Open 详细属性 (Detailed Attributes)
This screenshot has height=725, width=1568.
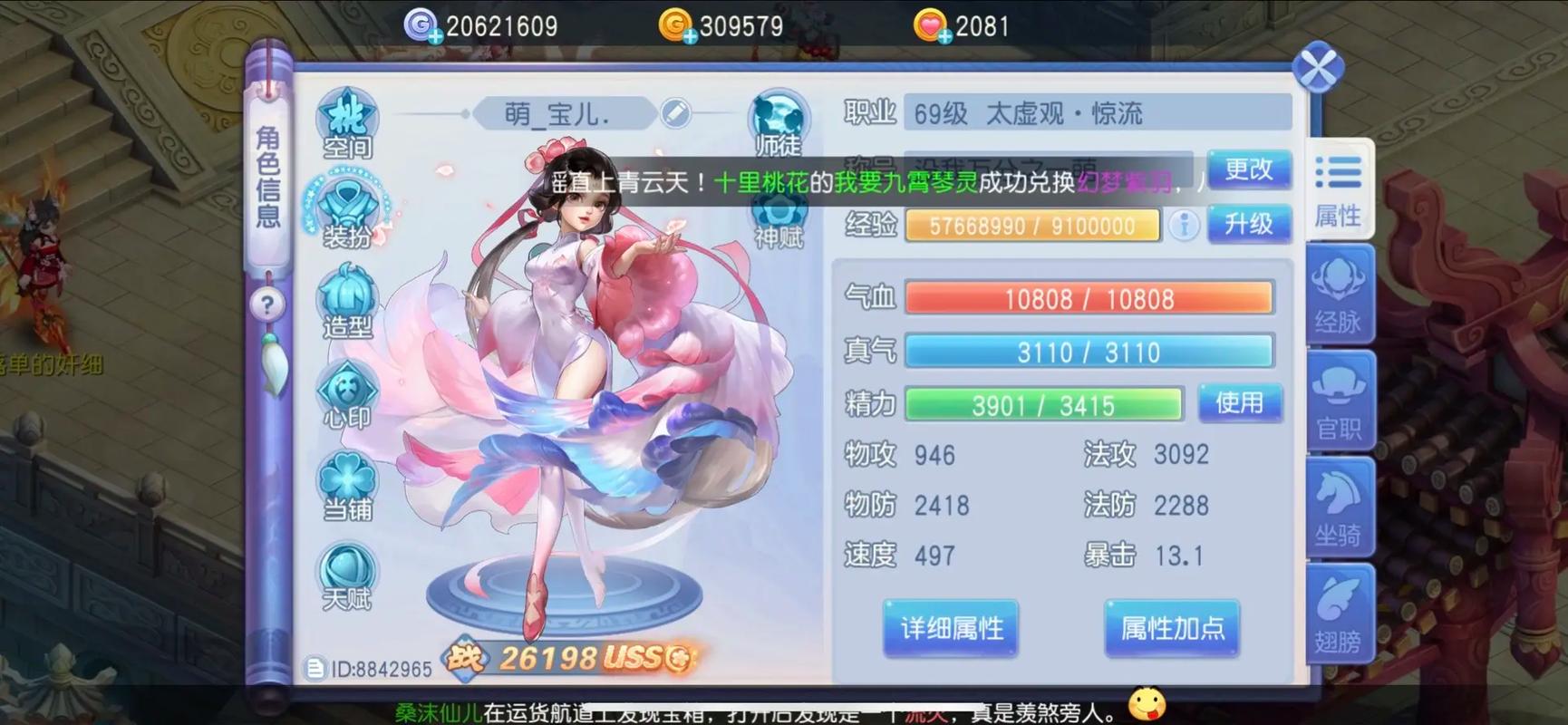coord(949,629)
